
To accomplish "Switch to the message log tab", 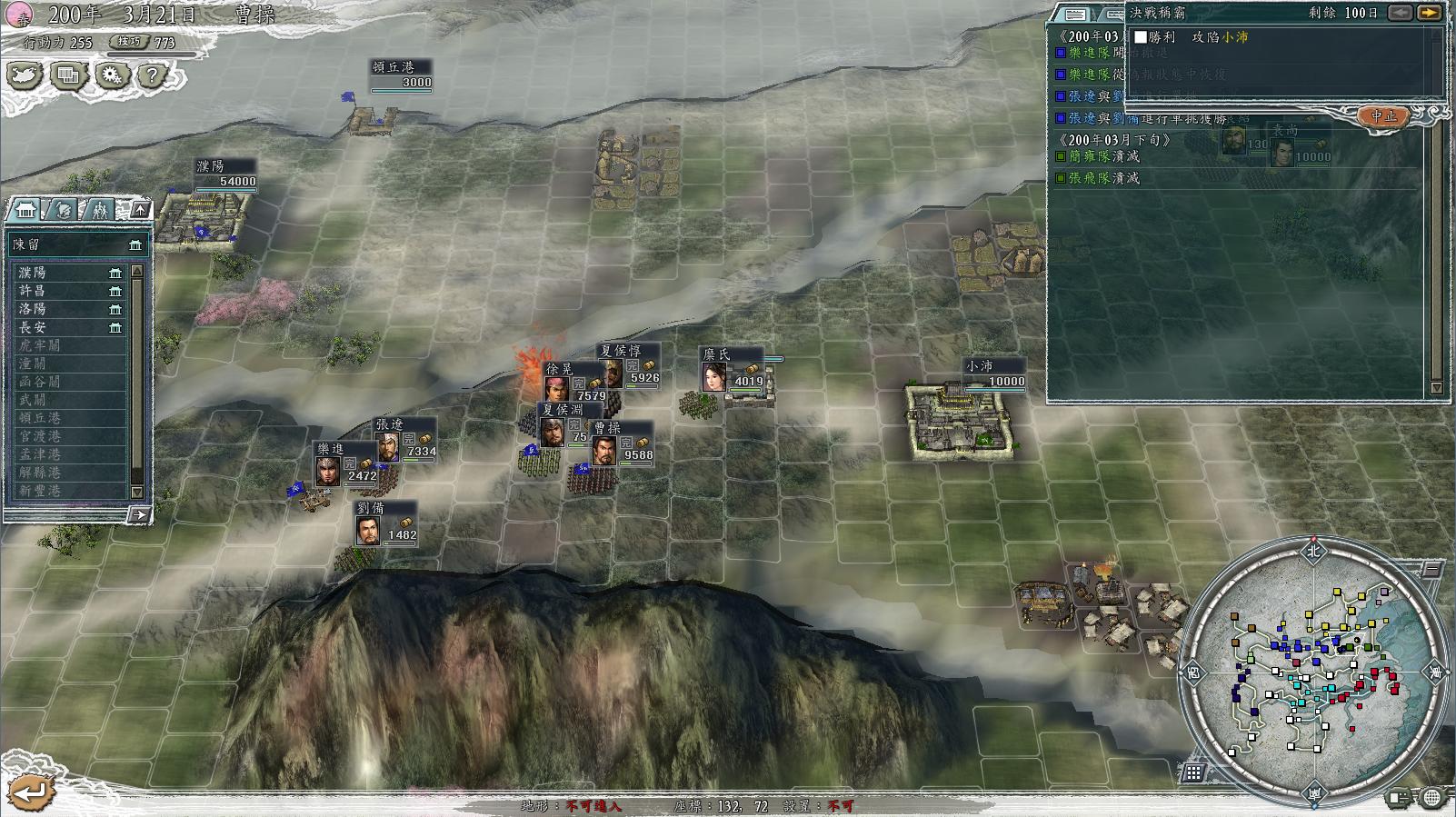I will (1074, 14).
